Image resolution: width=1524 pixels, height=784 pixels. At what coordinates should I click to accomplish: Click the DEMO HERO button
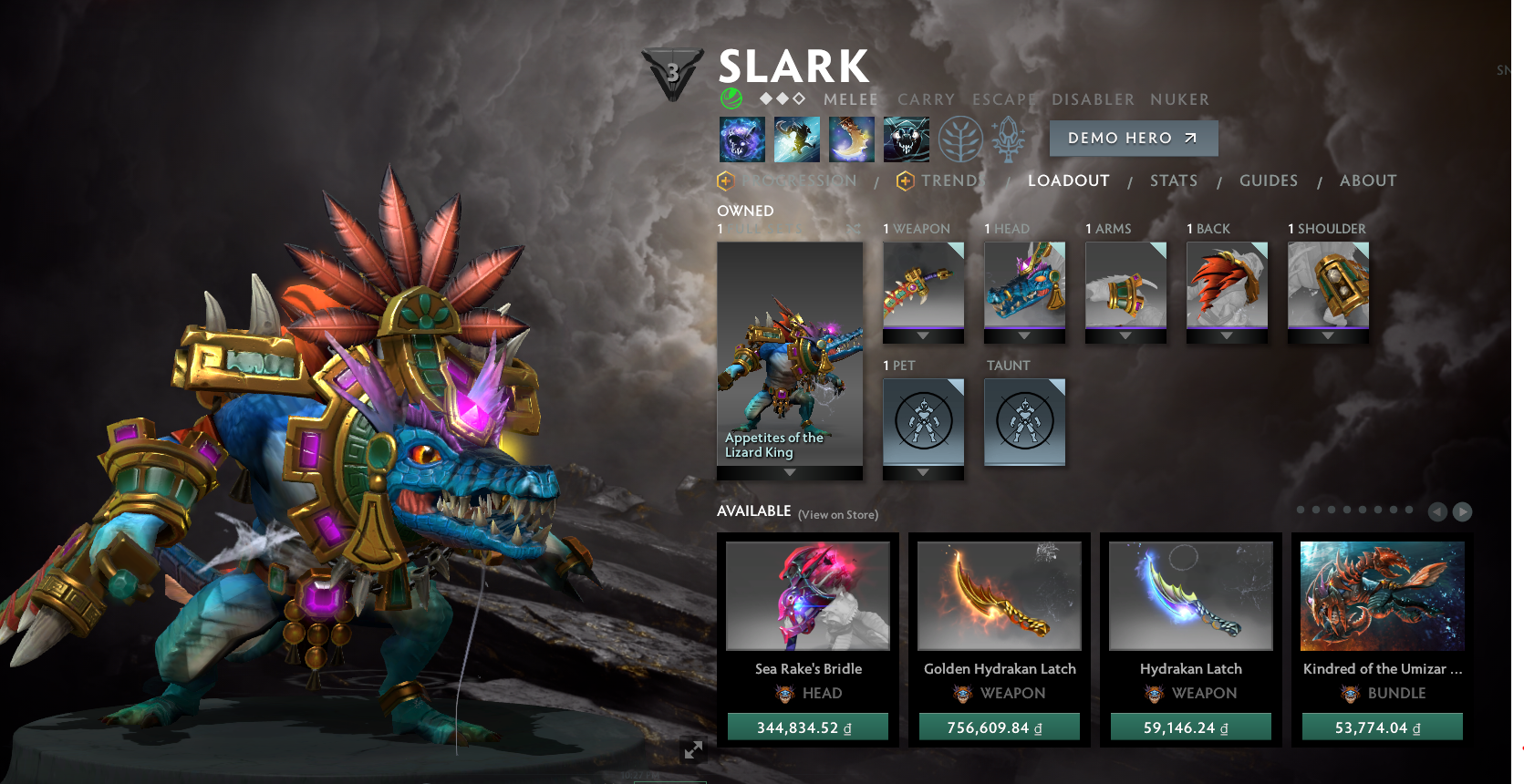click(x=1134, y=138)
